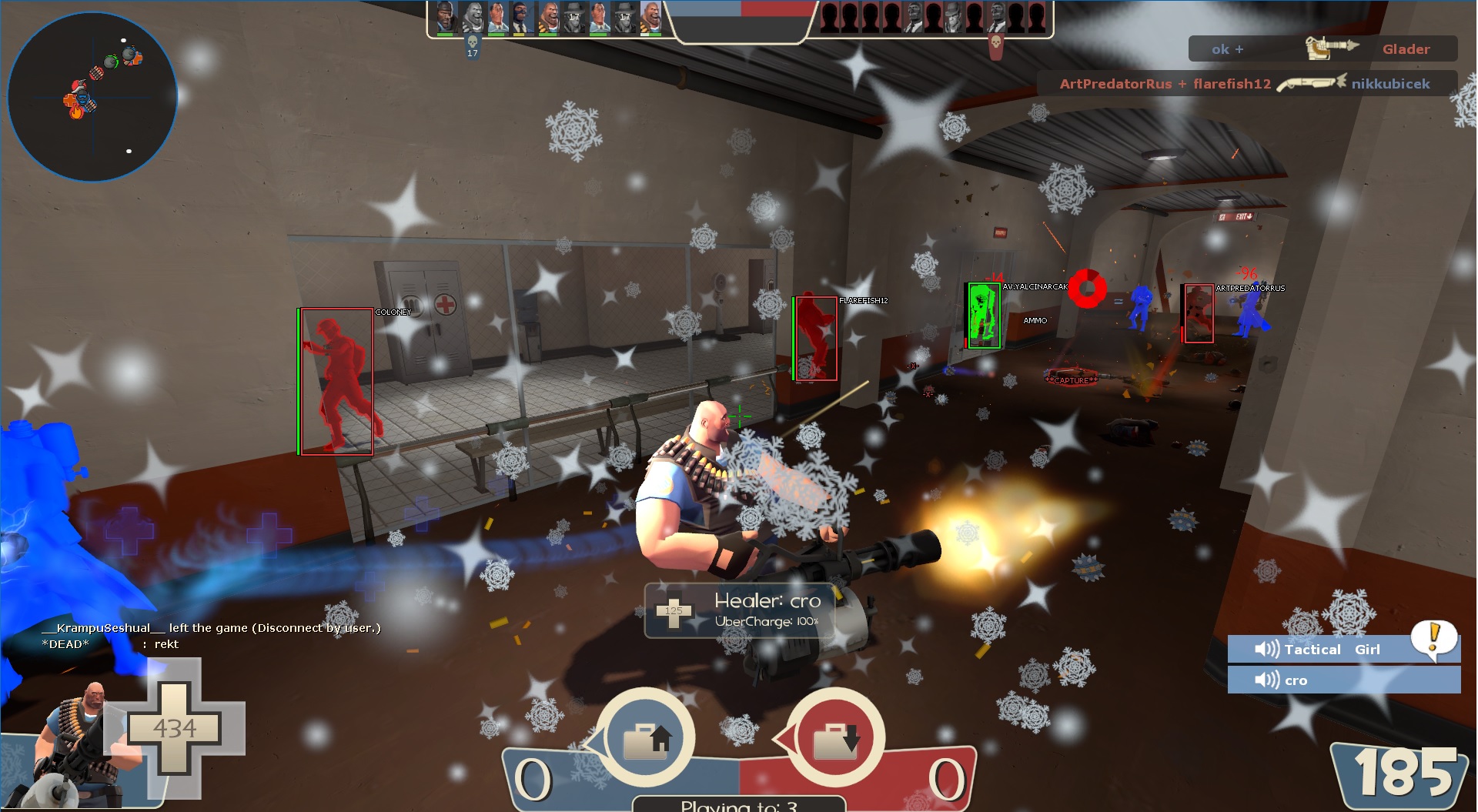Click the Tactical Girl voice chat row
Viewport: 1478px width, 812px height.
tap(1343, 650)
